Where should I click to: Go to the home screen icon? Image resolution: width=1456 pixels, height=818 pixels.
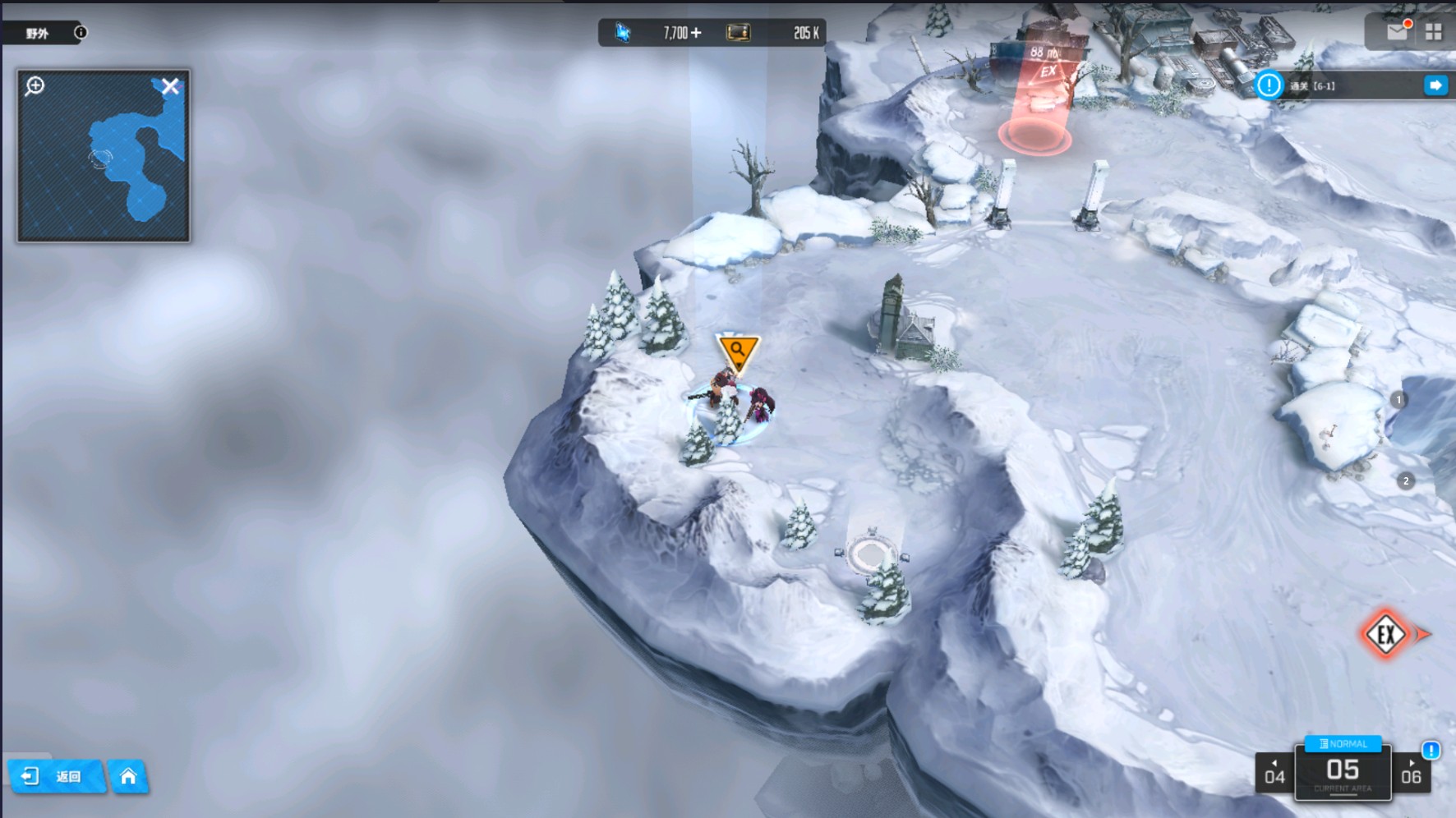tap(128, 776)
